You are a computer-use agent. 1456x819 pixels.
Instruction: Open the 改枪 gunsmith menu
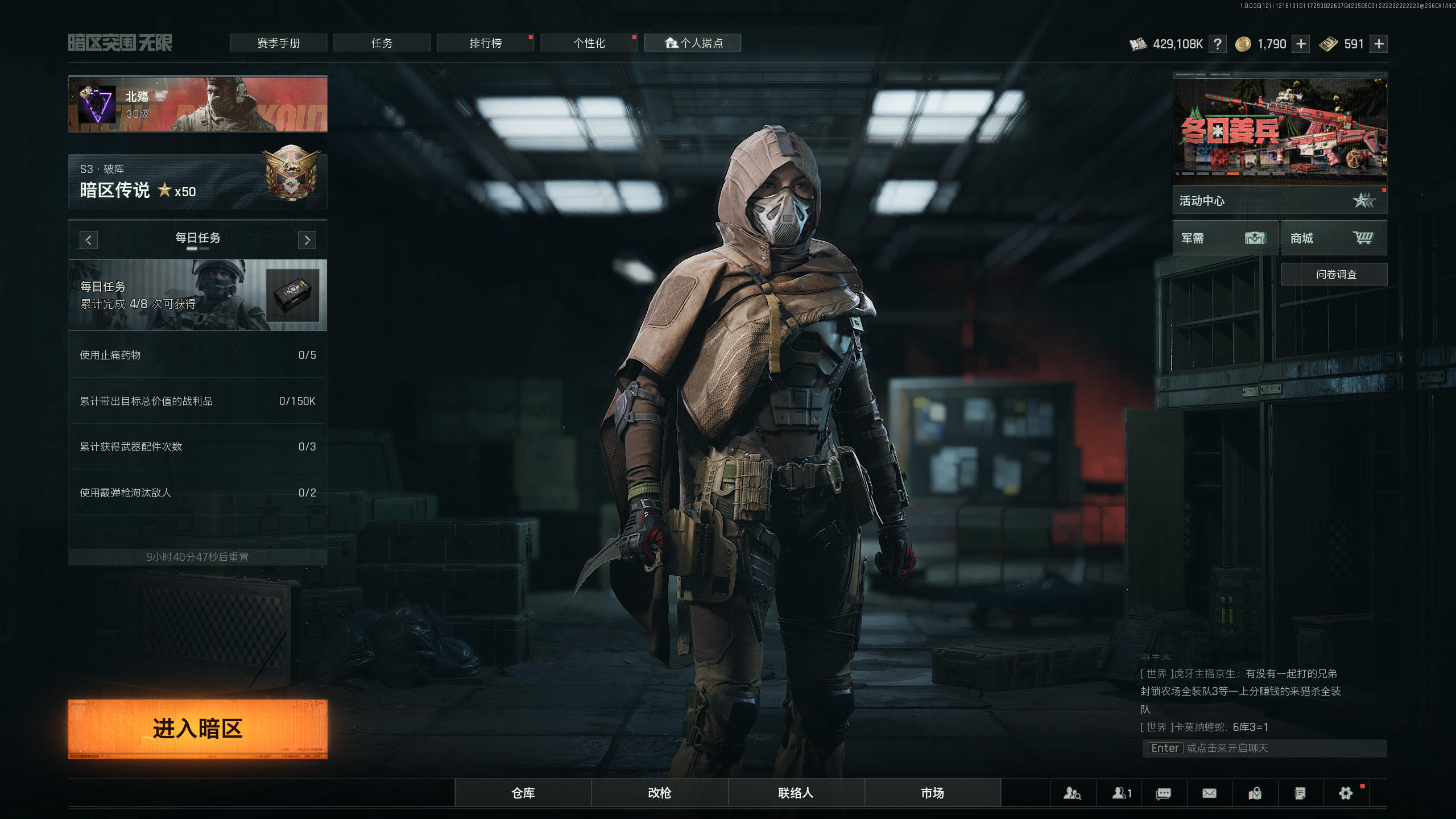coord(659,793)
